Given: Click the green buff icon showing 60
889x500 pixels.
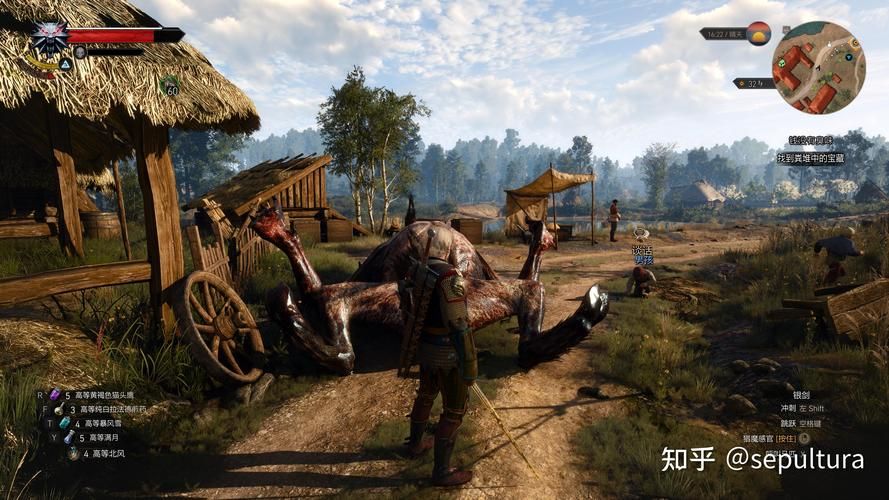Looking at the screenshot, I should [171, 88].
